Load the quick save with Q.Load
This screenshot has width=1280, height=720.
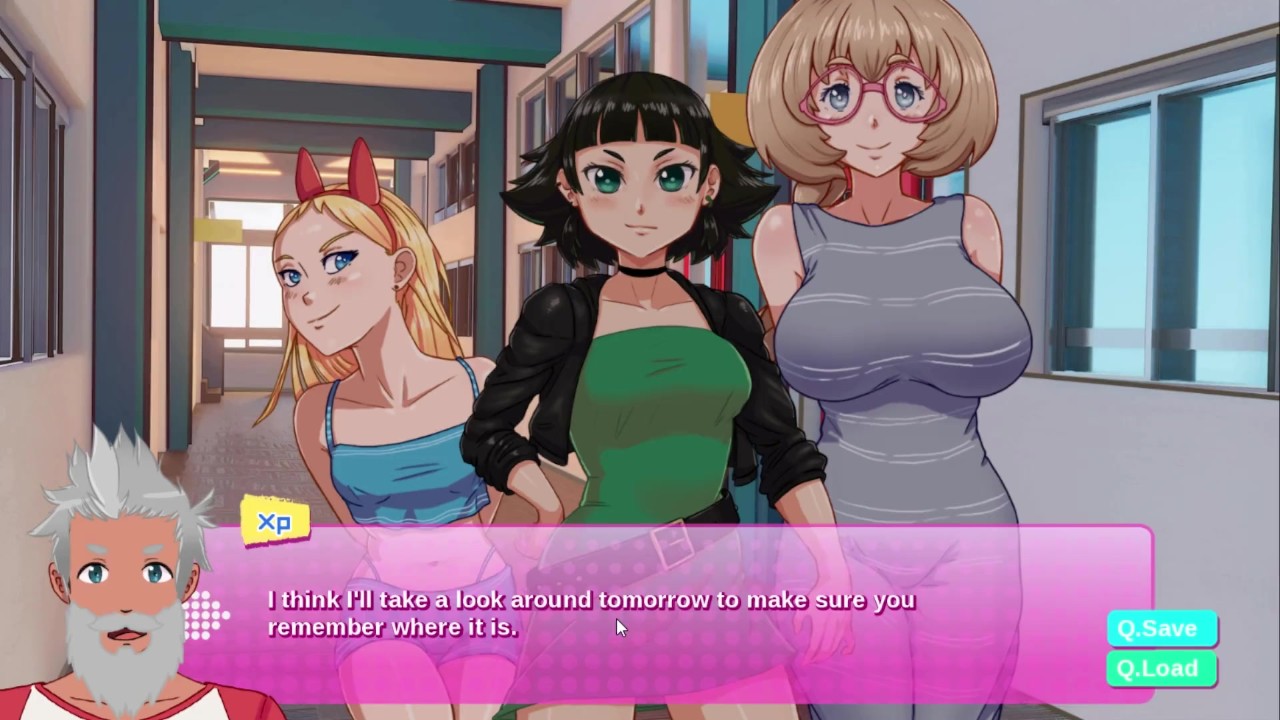tap(1160, 669)
